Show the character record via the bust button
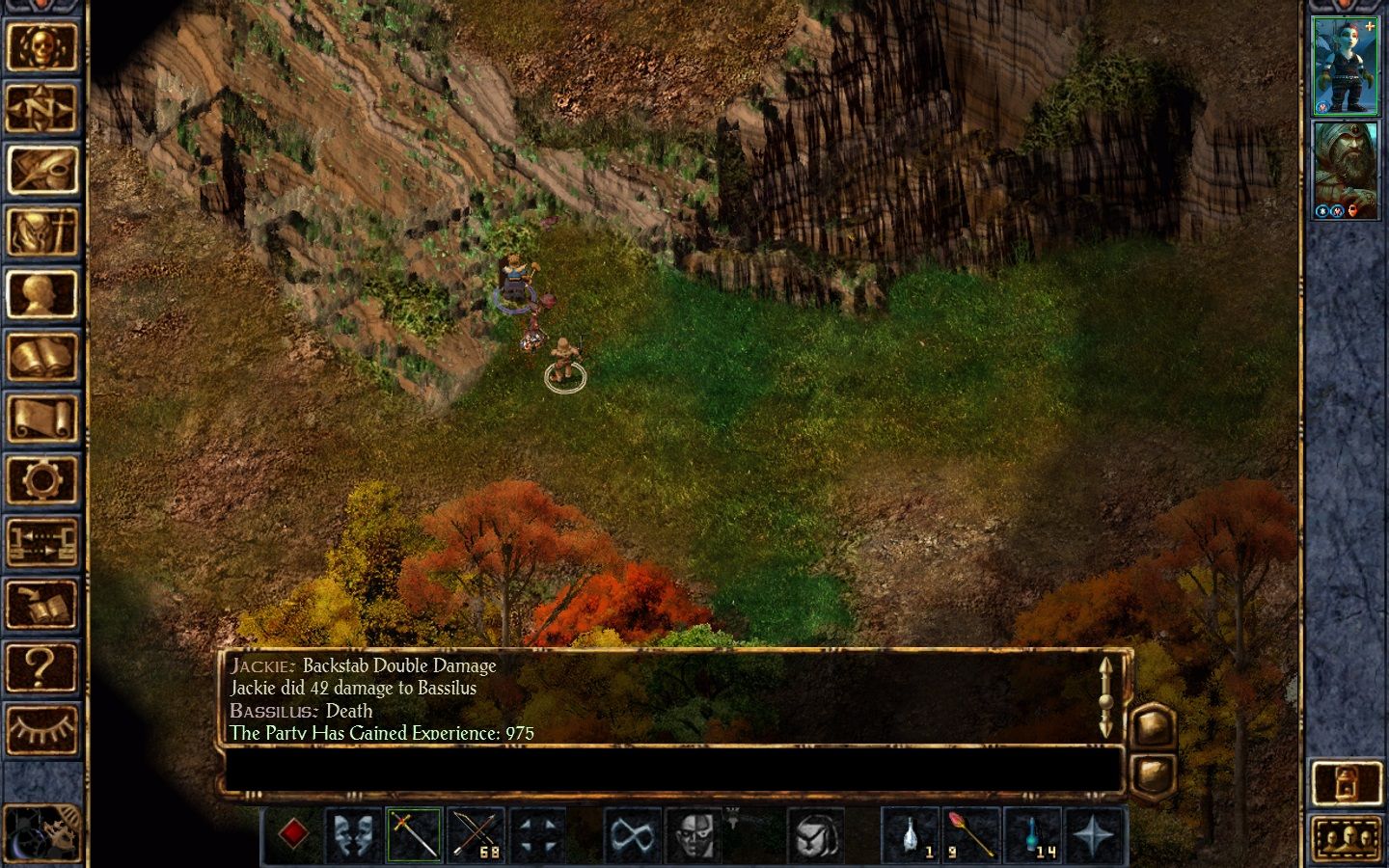Screen dimensions: 1389x868 [x=41, y=294]
